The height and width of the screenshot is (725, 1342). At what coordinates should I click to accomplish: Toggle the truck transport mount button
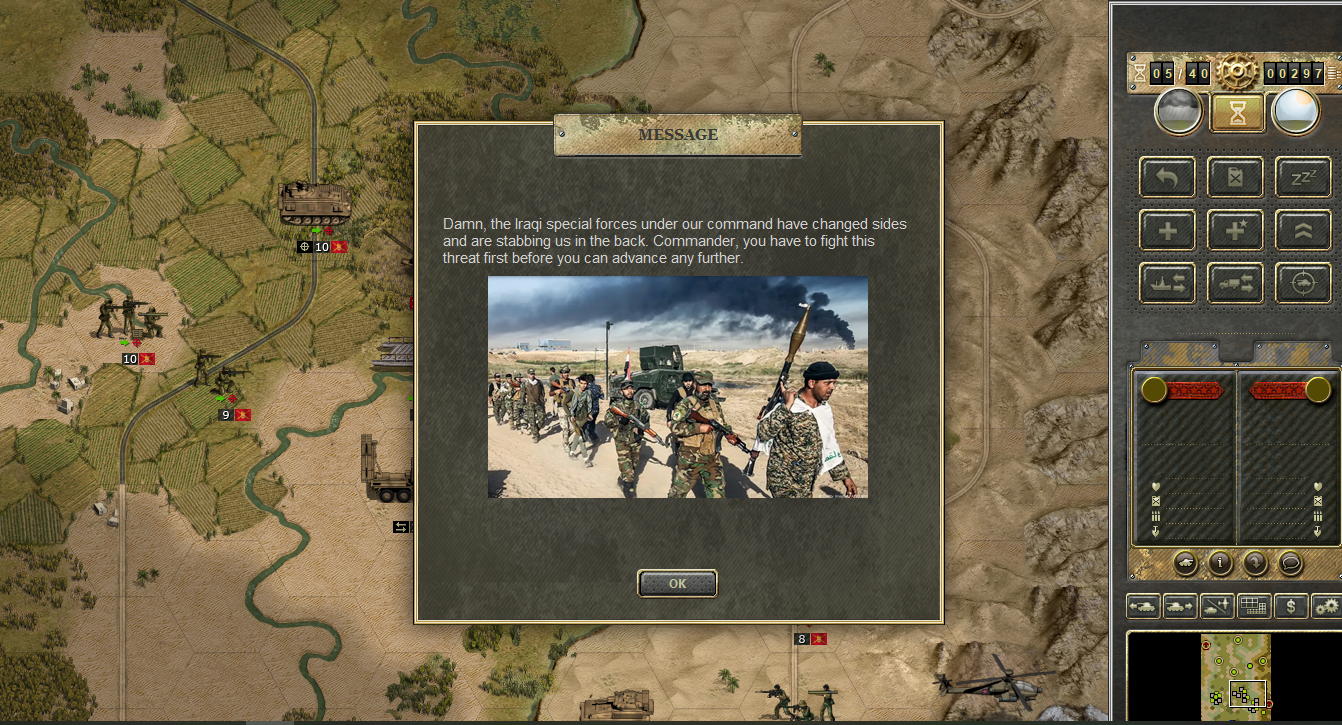tap(1235, 283)
